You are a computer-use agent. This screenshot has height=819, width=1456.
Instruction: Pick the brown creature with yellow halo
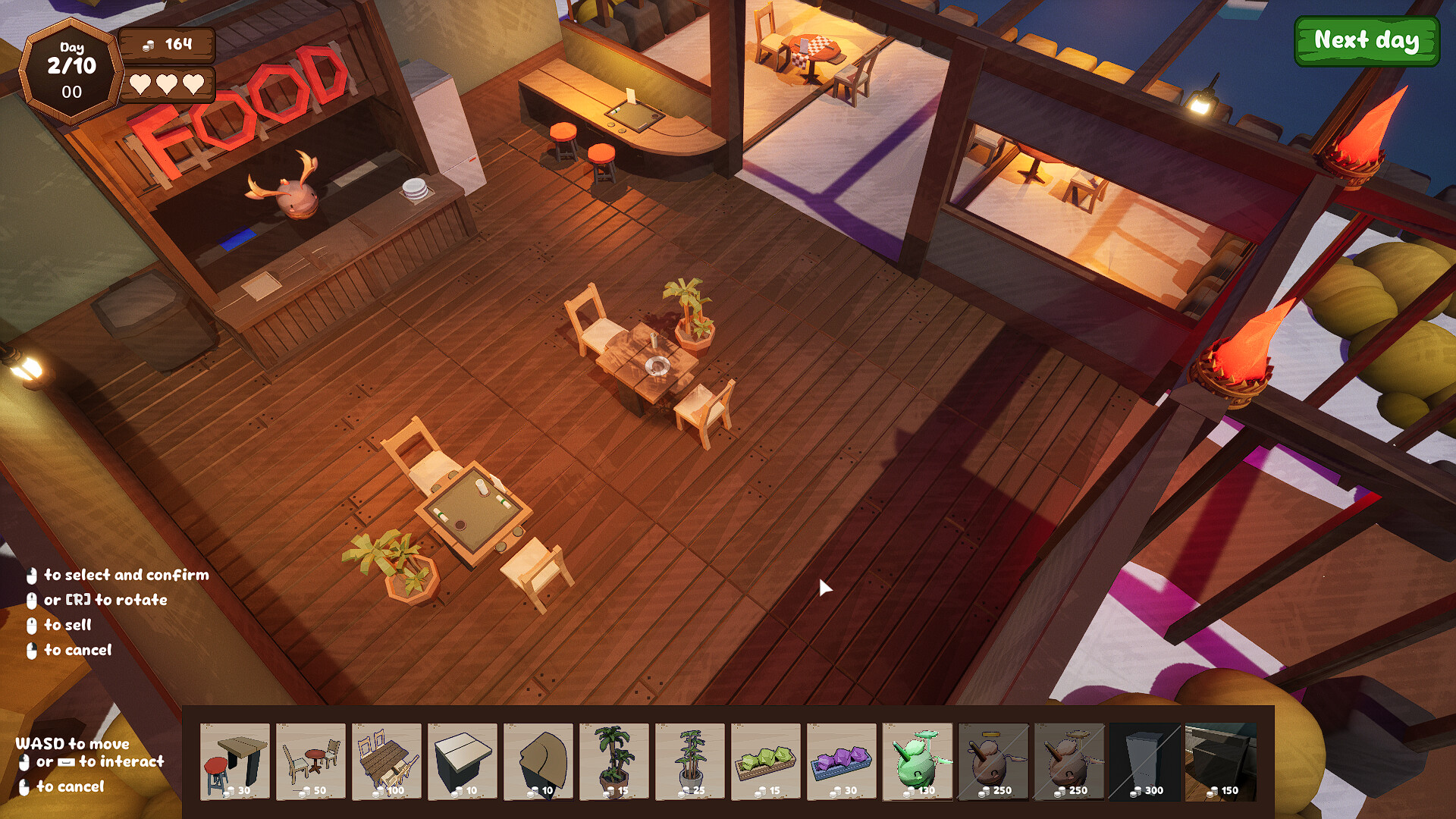pyautogui.click(x=993, y=761)
